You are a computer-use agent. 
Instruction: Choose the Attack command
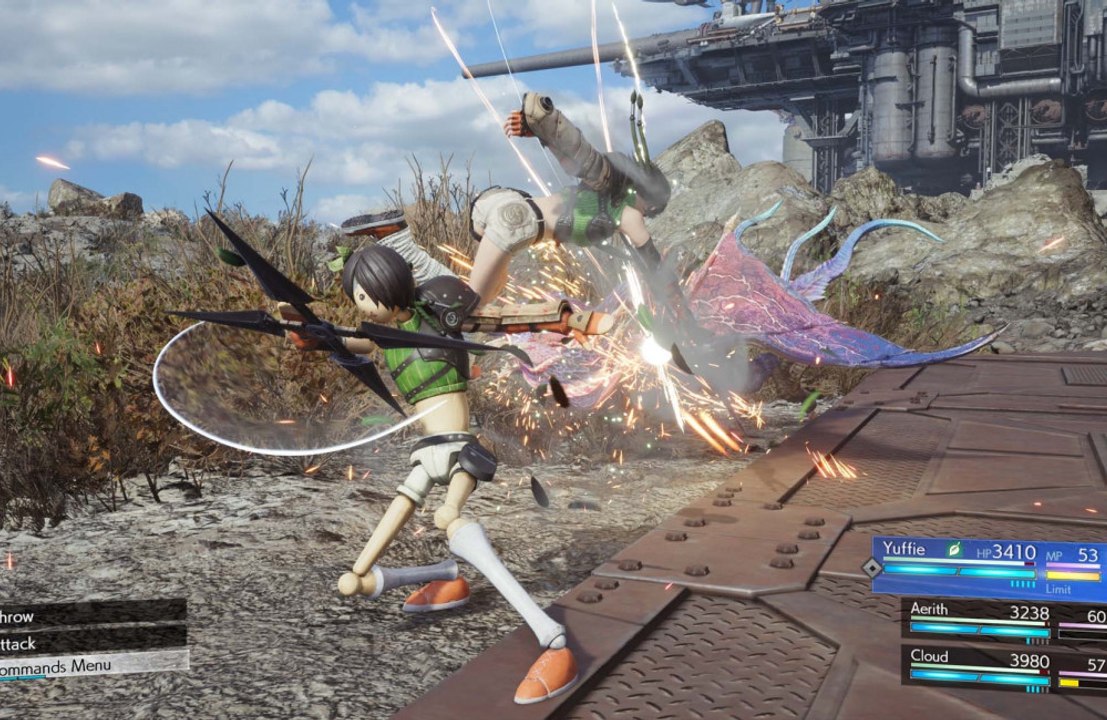click(x=90, y=636)
